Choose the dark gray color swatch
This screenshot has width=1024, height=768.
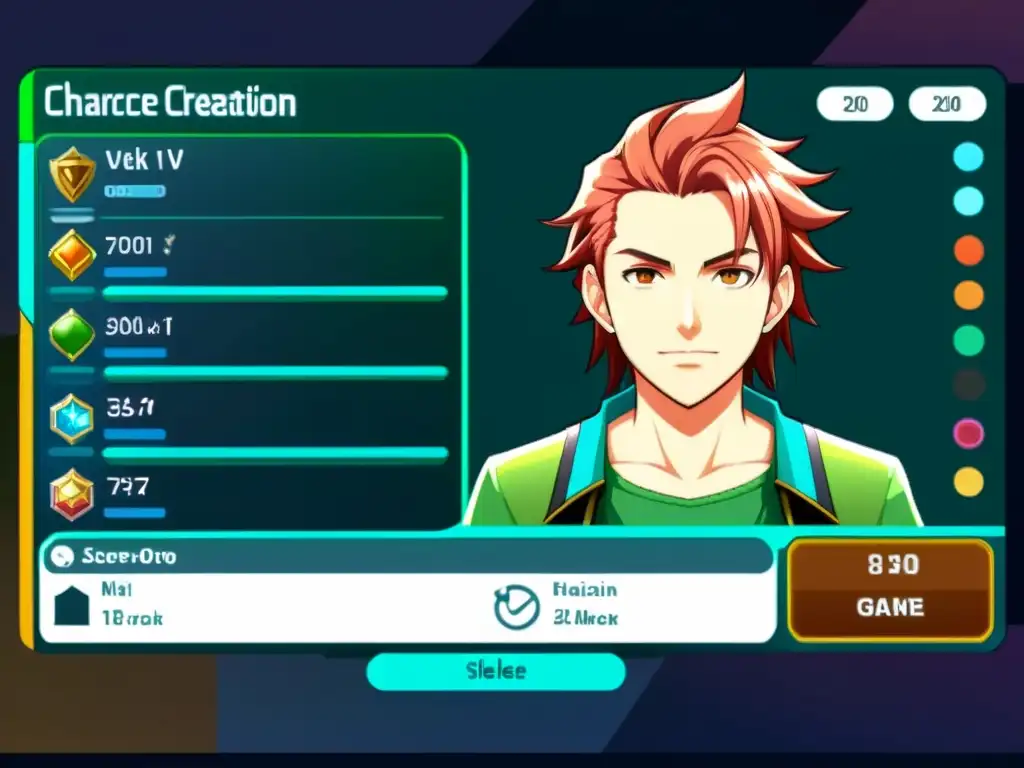[x=968, y=386]
